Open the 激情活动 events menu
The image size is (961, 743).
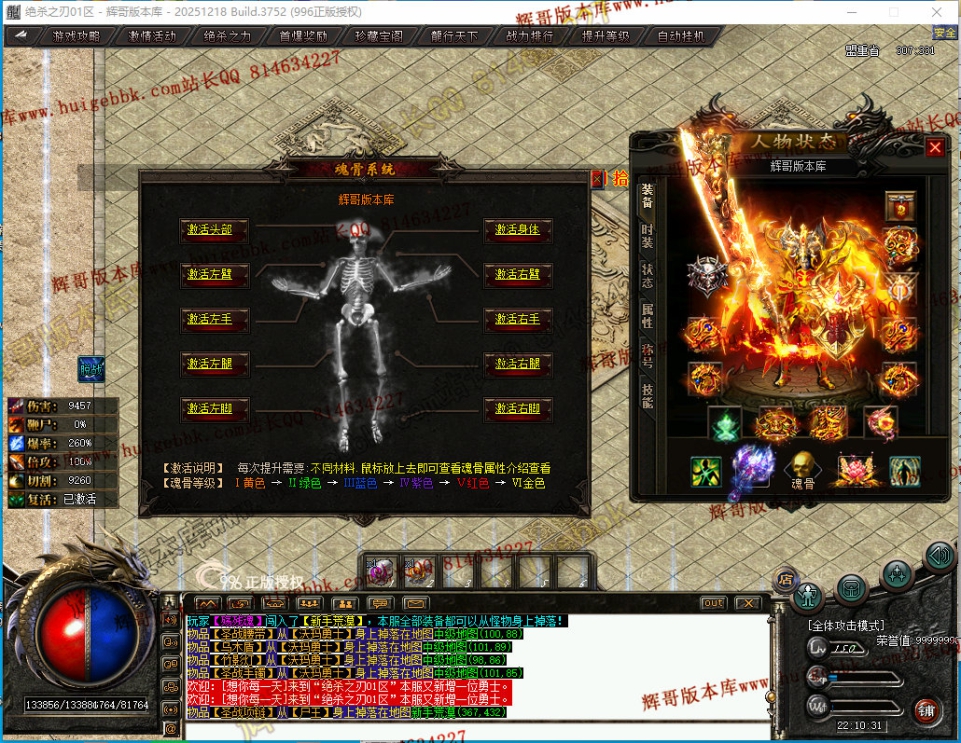click(152, 36)
